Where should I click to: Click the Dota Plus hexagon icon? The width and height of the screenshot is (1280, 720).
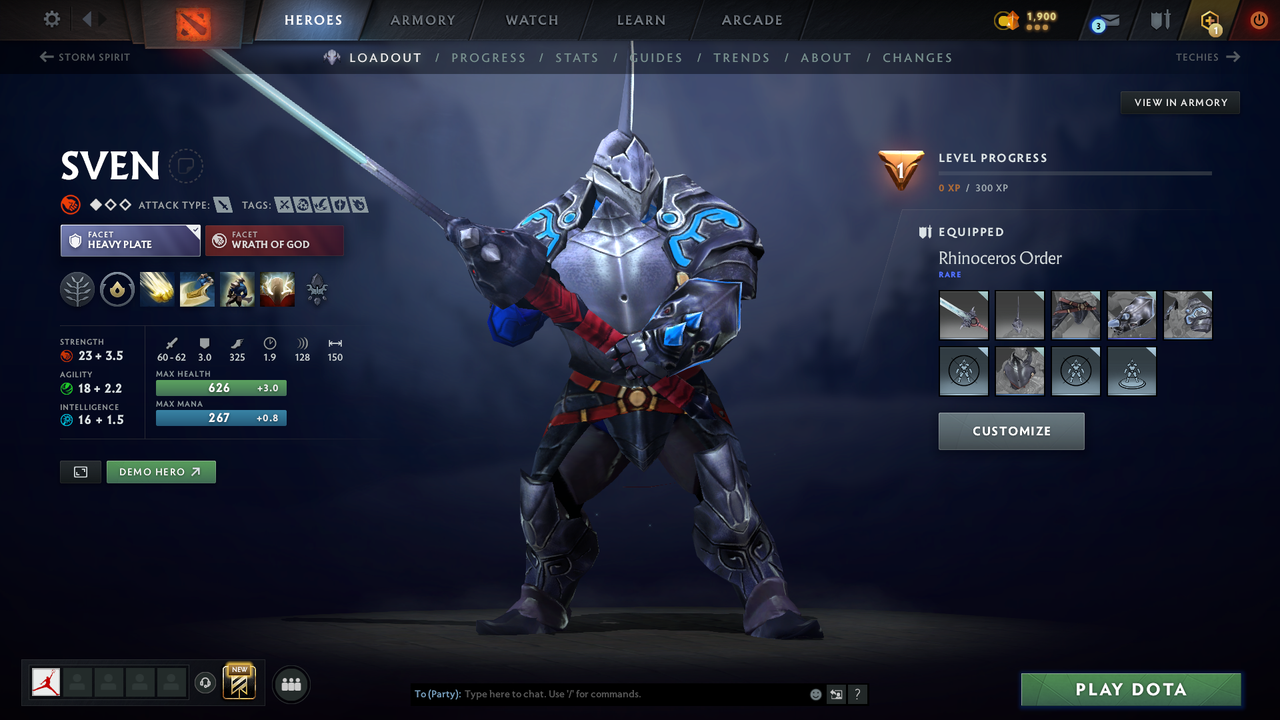coord(1209,20)
